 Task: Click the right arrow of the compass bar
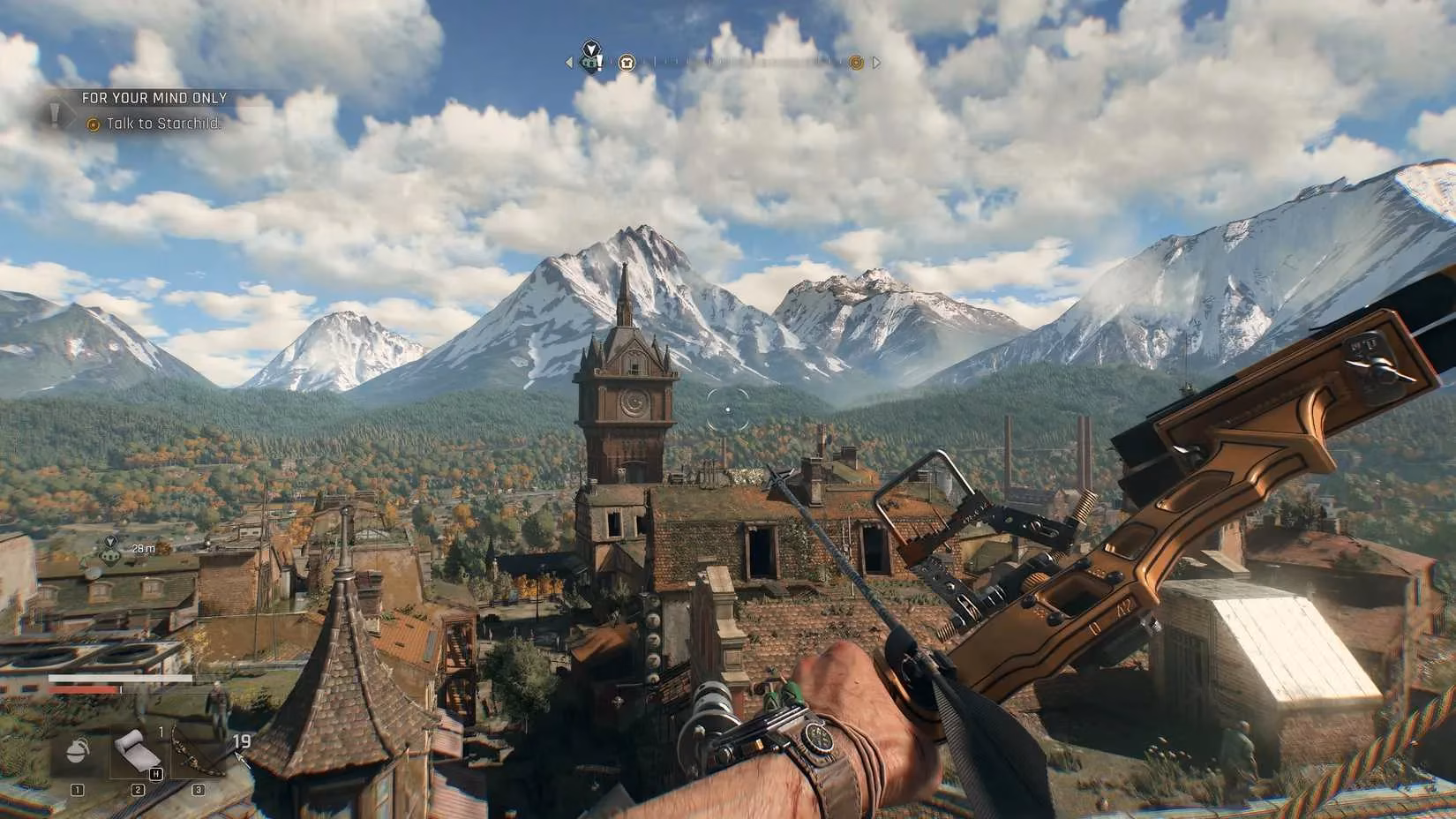click(x=877, y=62)
